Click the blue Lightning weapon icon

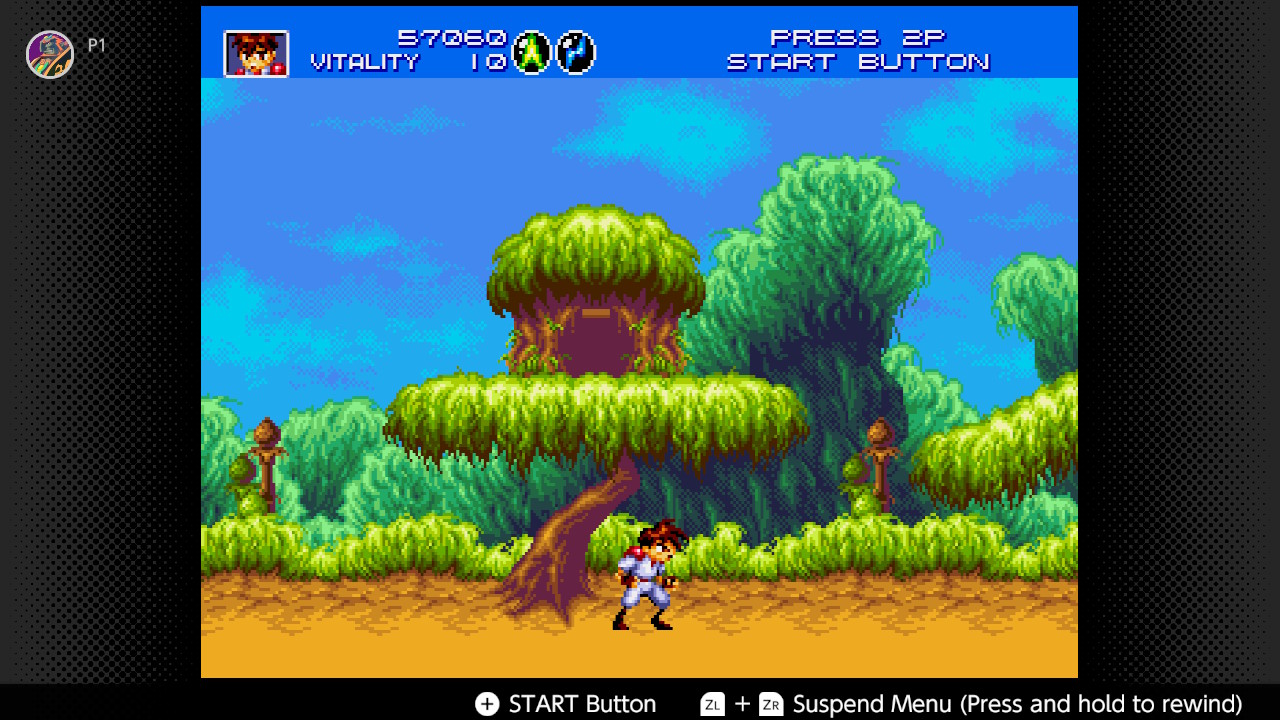pos(575,52)
